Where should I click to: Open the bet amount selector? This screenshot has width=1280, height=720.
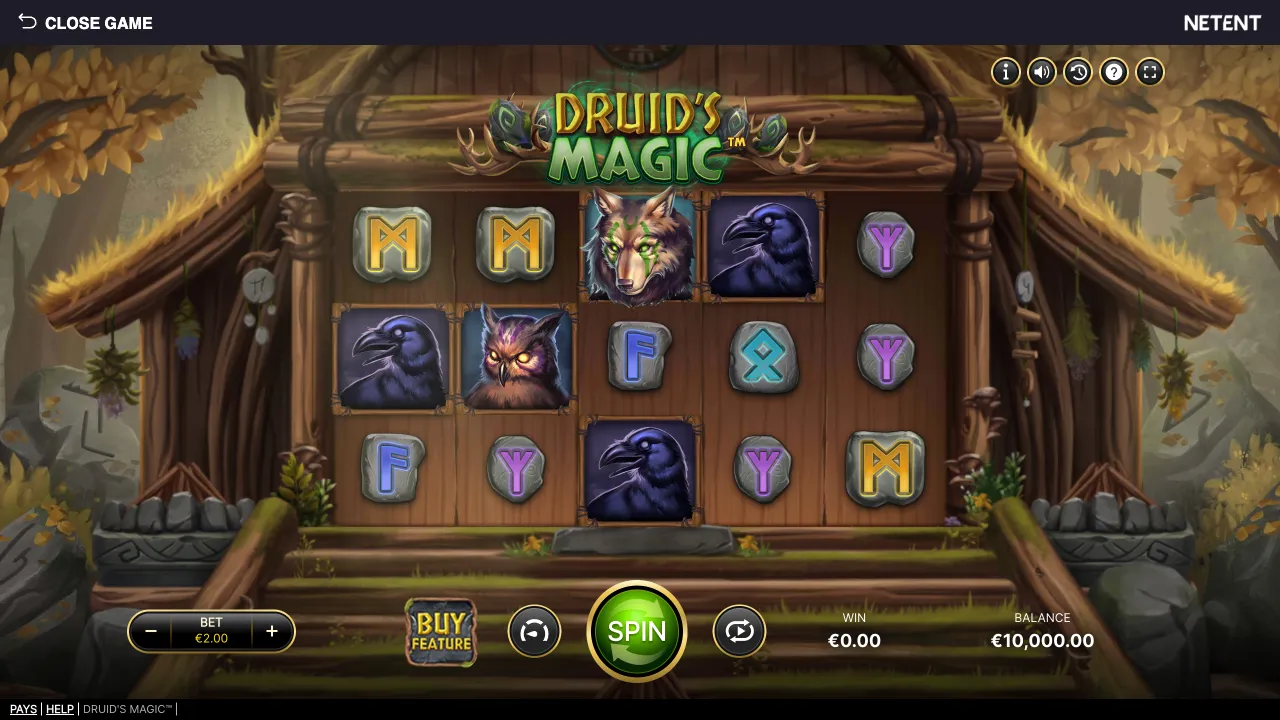point(211,631)
